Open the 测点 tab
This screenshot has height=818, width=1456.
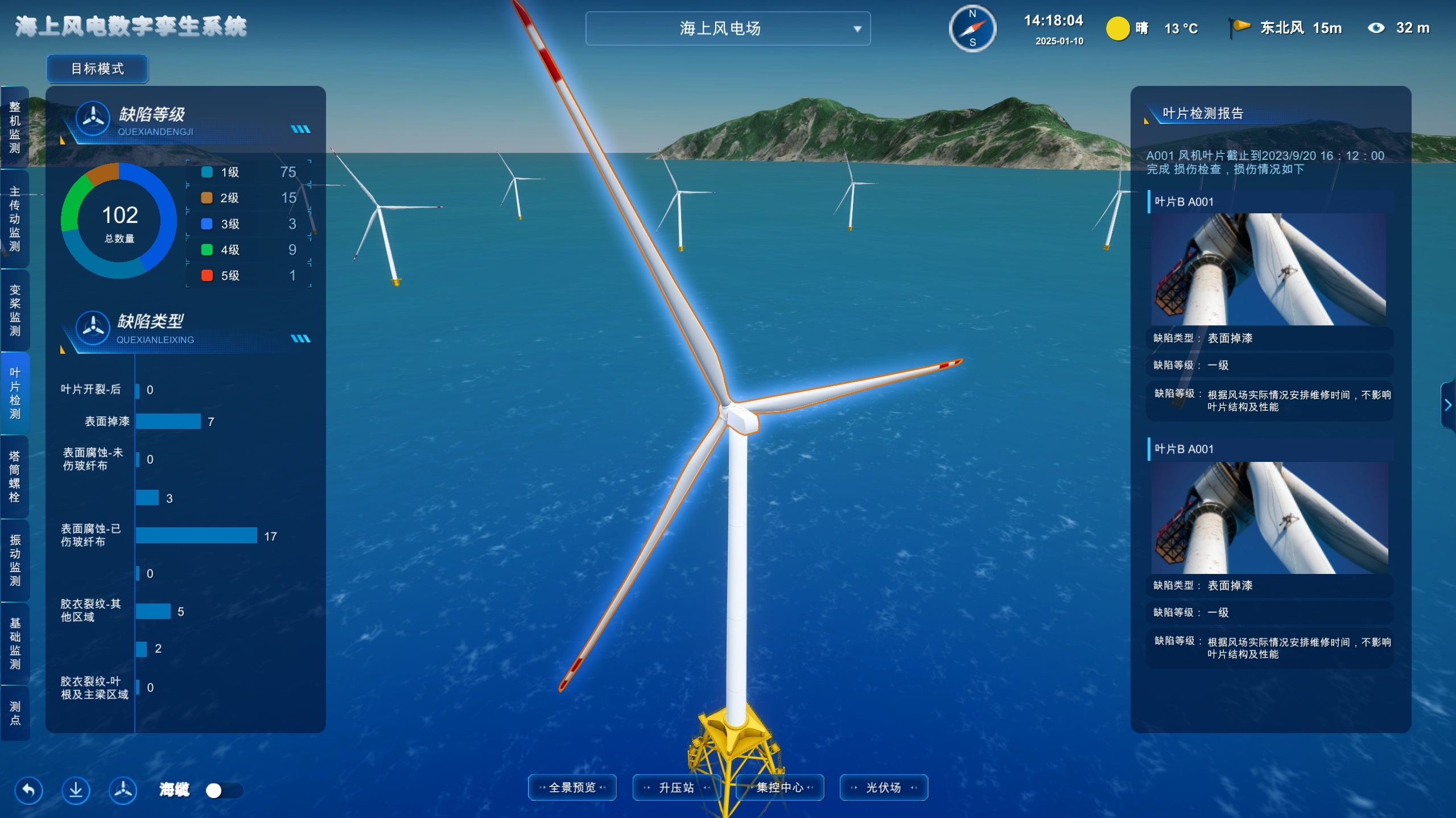point(15,713)
